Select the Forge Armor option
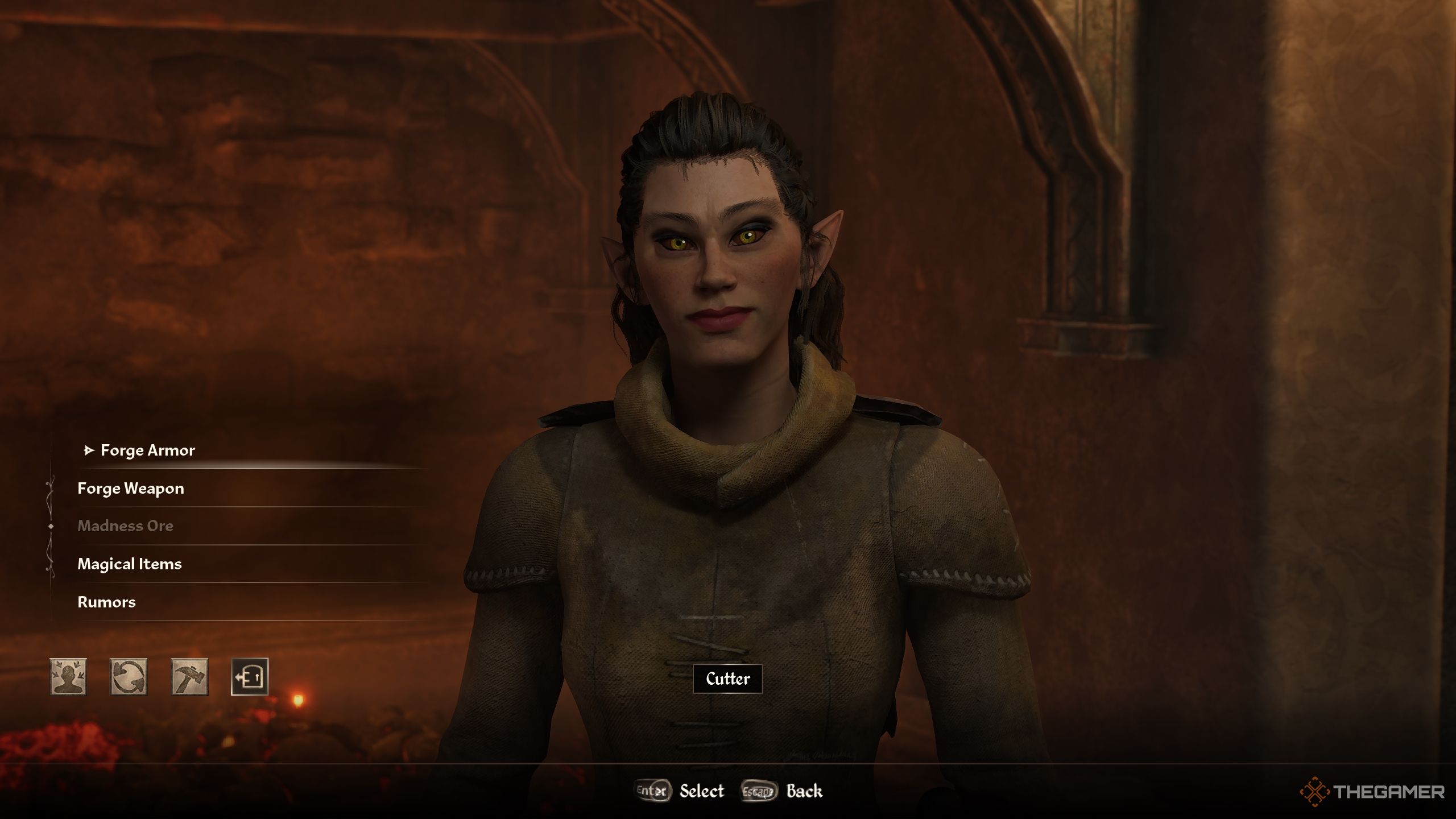The height and width of the screenshot is (819, 1456). pyautogui.click(x=147, y=450)
